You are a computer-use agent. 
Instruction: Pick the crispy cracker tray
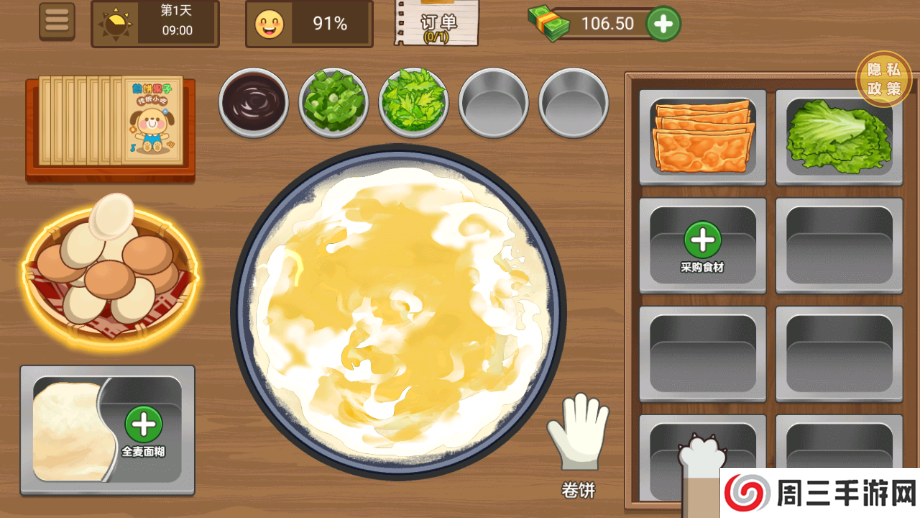click(x=702, y=136)
